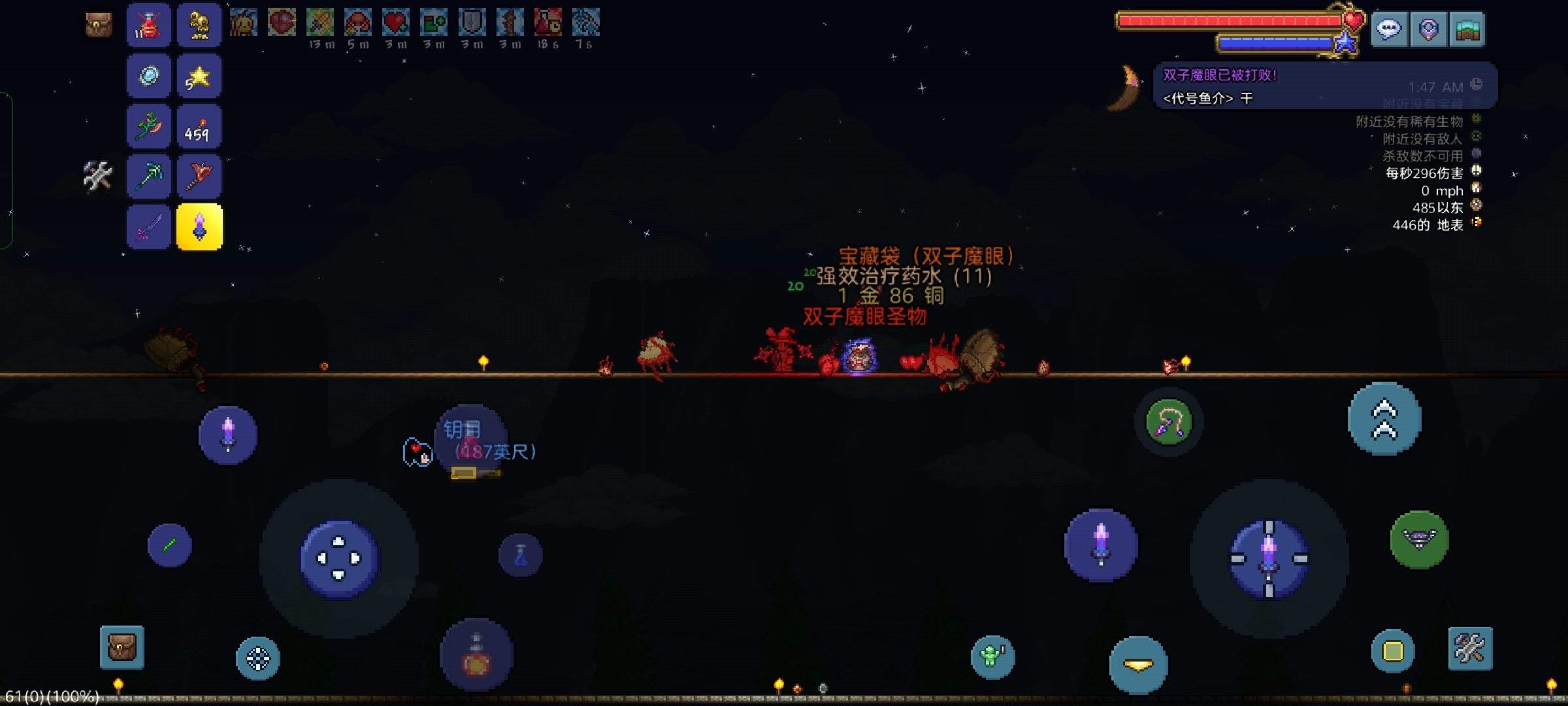Use the grappling hook button
This screenshot has height=706, width=1568.
pos(1169,422)
